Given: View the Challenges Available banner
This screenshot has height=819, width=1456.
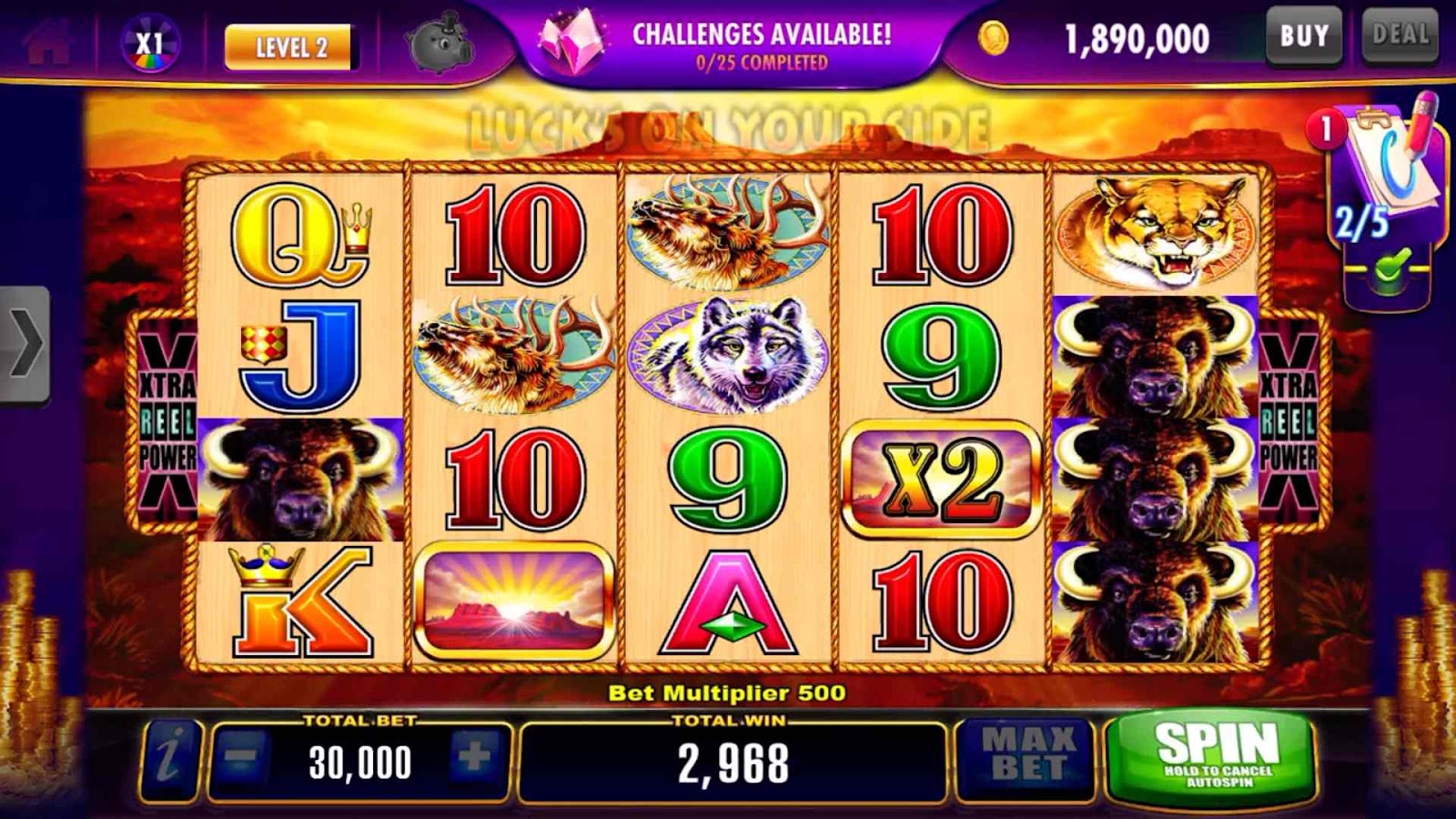Looking at the screenshot, I should click(x=728, y=45).
